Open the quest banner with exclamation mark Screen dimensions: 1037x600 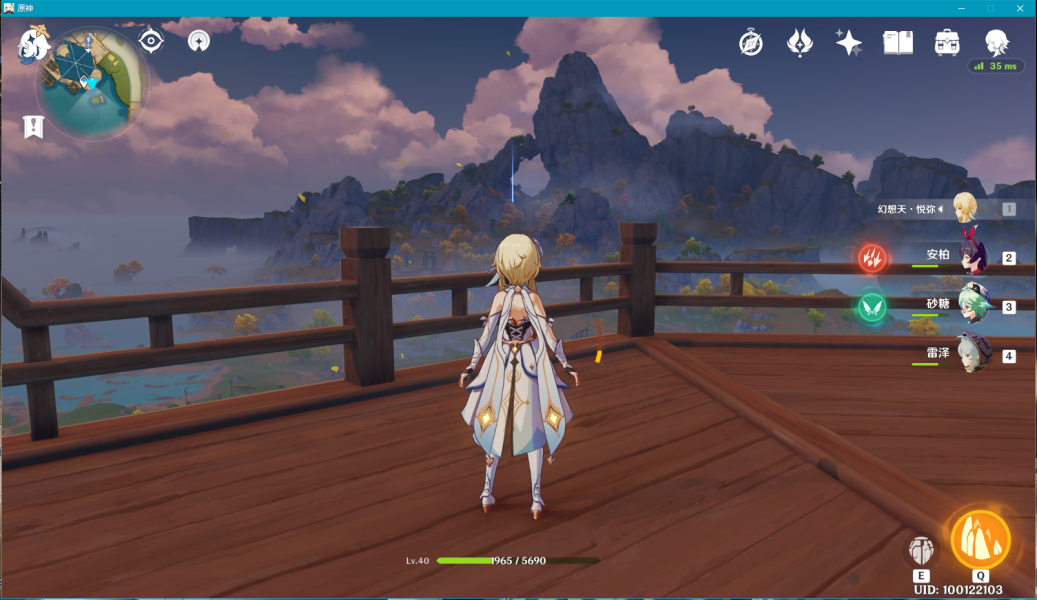35,127
